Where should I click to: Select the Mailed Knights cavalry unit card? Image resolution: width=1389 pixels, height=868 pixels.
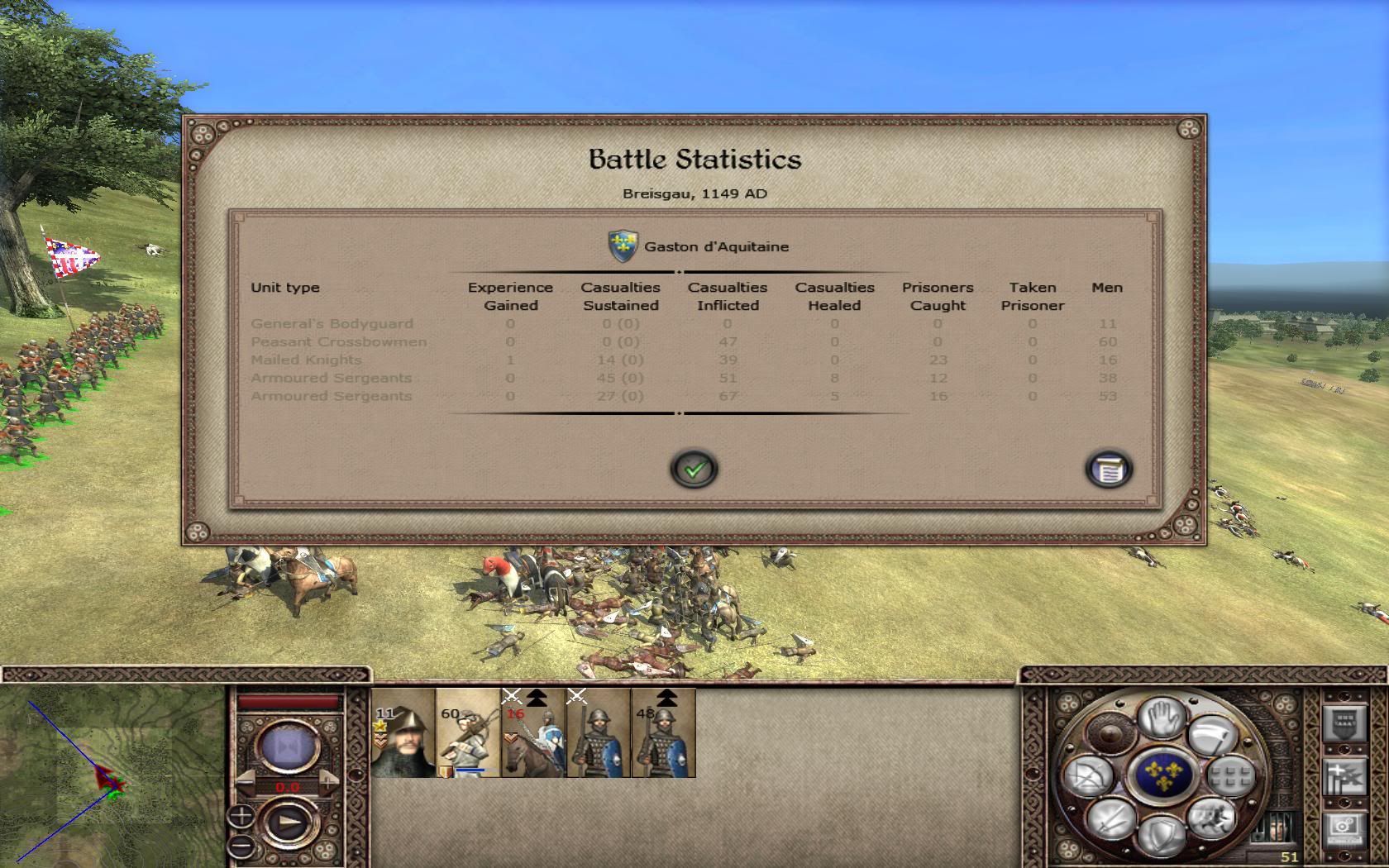point(533,732)
